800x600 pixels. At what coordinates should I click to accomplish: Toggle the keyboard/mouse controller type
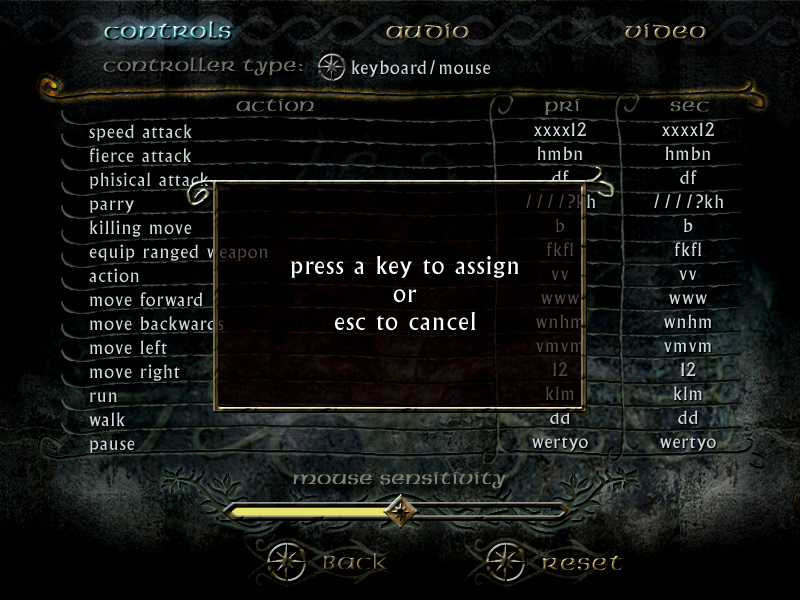[331, 68]
